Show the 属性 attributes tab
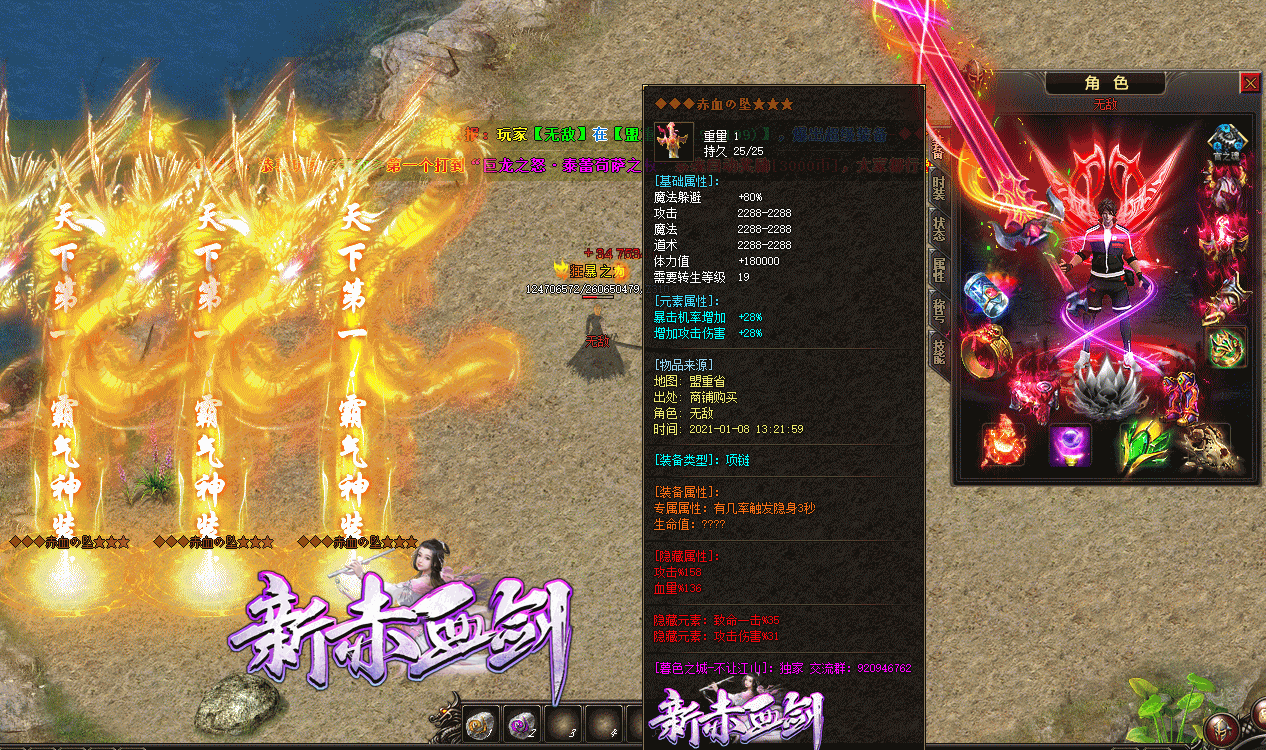The height and width of the screenshot is (750, 1266). (939, 270)
